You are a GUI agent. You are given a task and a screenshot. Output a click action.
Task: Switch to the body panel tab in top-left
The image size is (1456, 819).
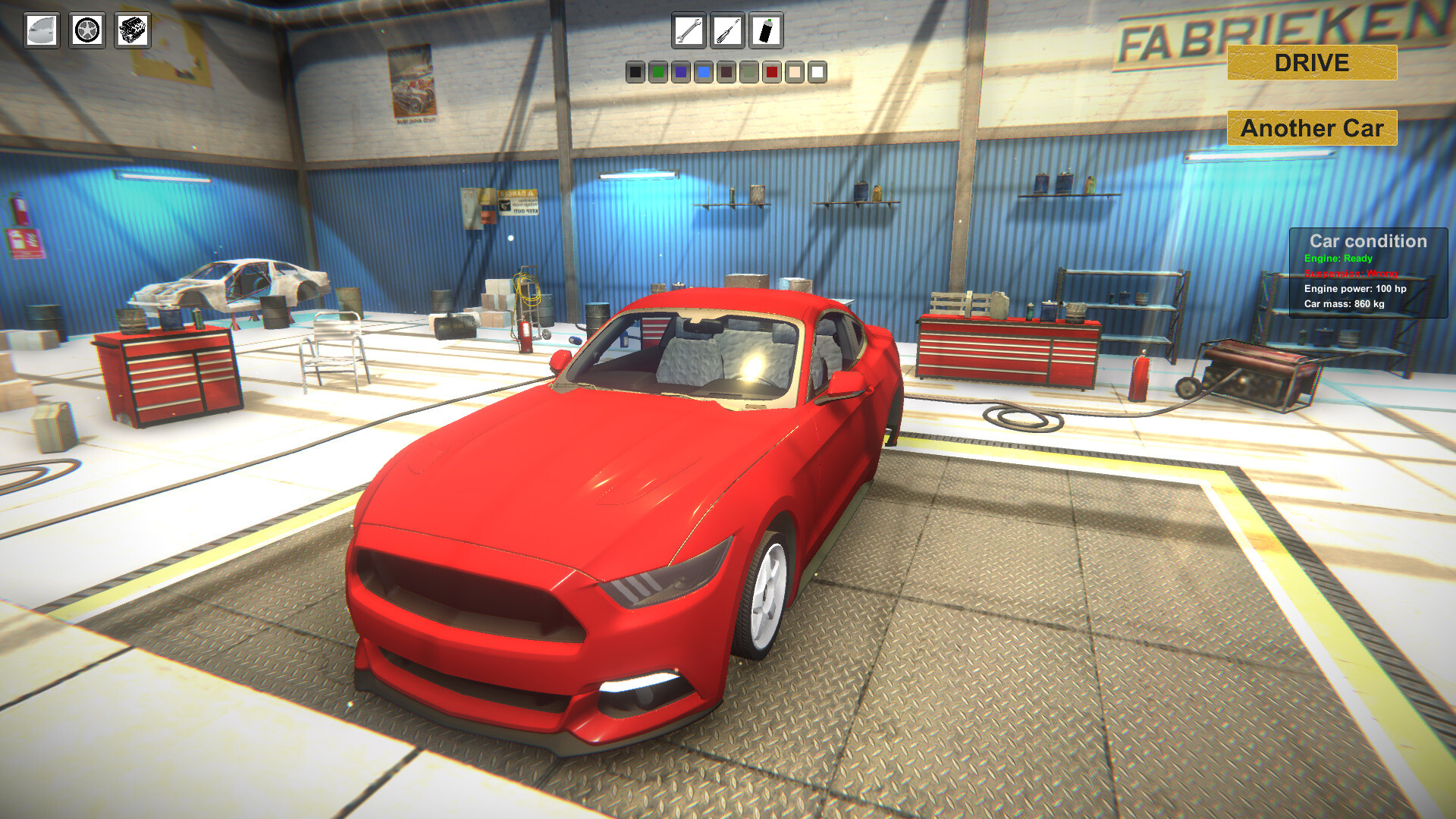[x=42, y=31]
